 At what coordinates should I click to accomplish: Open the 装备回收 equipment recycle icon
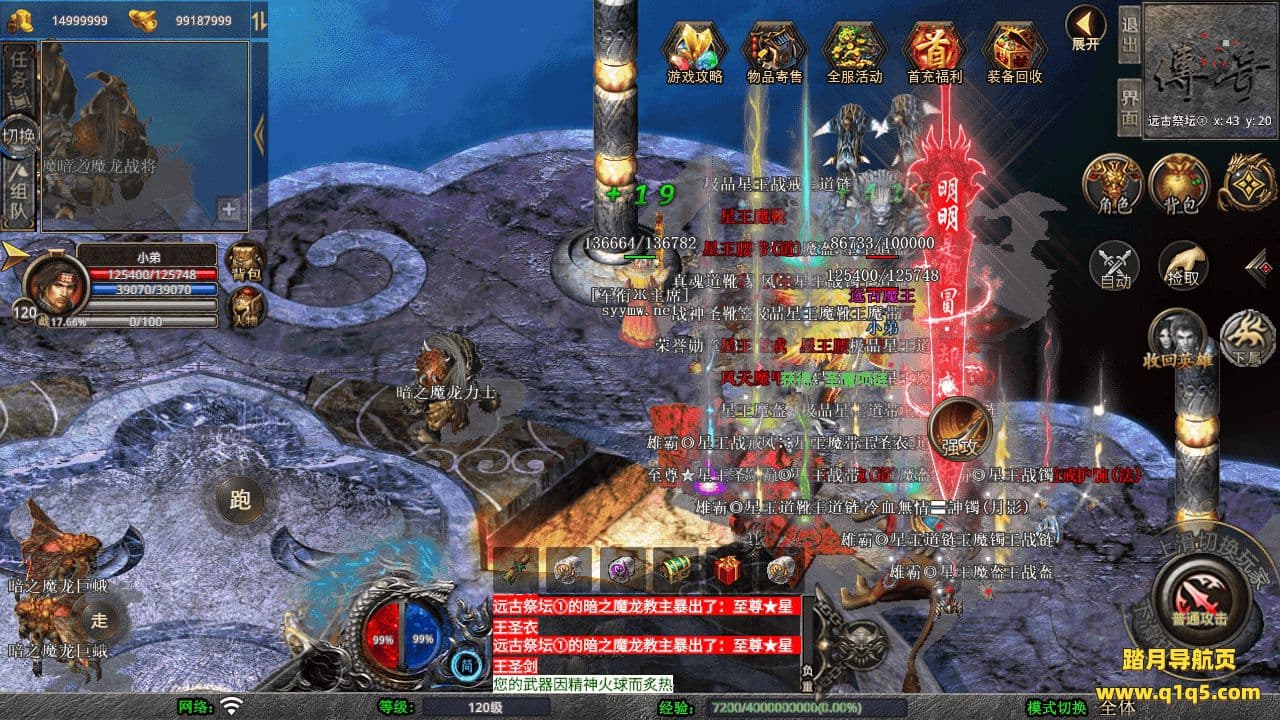(1014, 48)
